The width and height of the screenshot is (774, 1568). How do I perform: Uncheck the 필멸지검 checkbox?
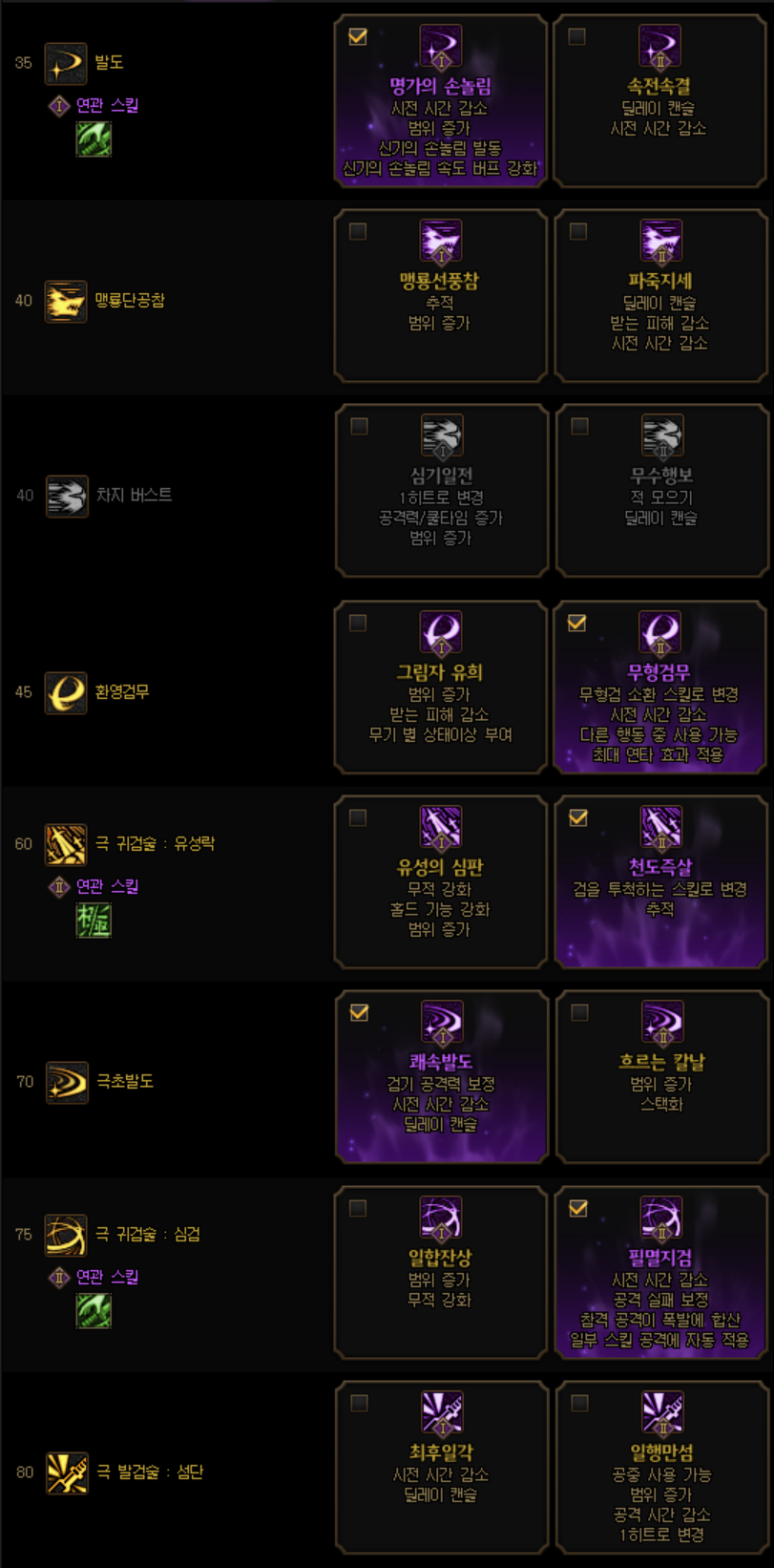tap(577, 1209)
